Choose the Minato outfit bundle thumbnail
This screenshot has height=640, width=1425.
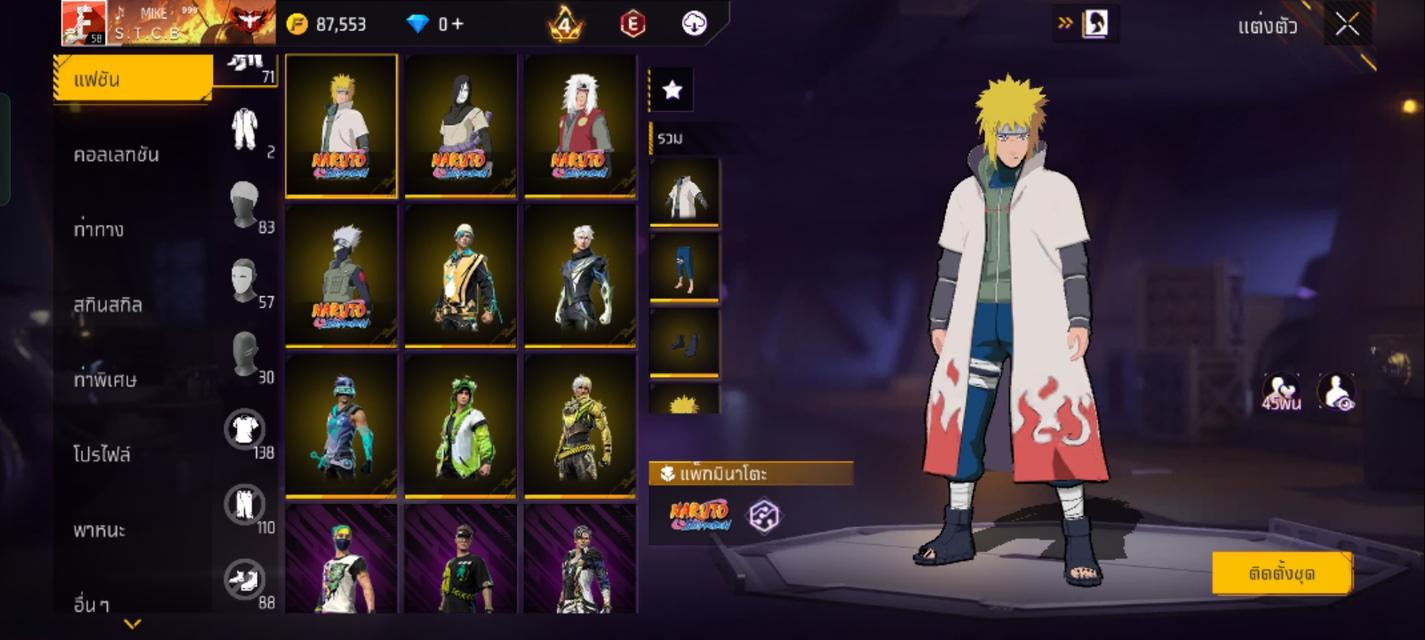341,126
